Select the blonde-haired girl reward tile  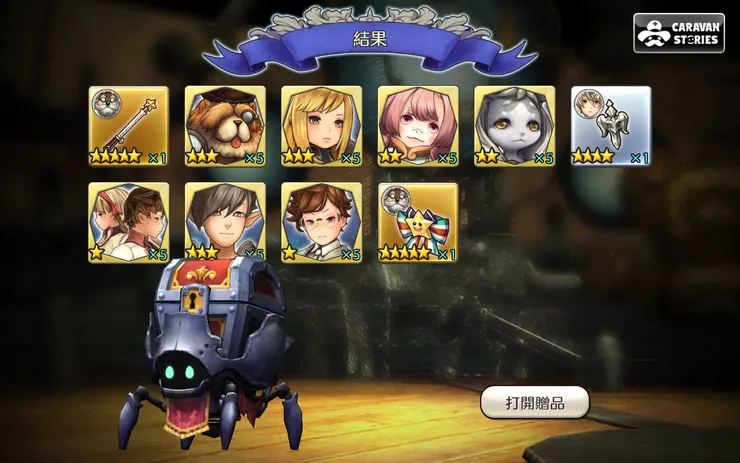tap(321, 126)
